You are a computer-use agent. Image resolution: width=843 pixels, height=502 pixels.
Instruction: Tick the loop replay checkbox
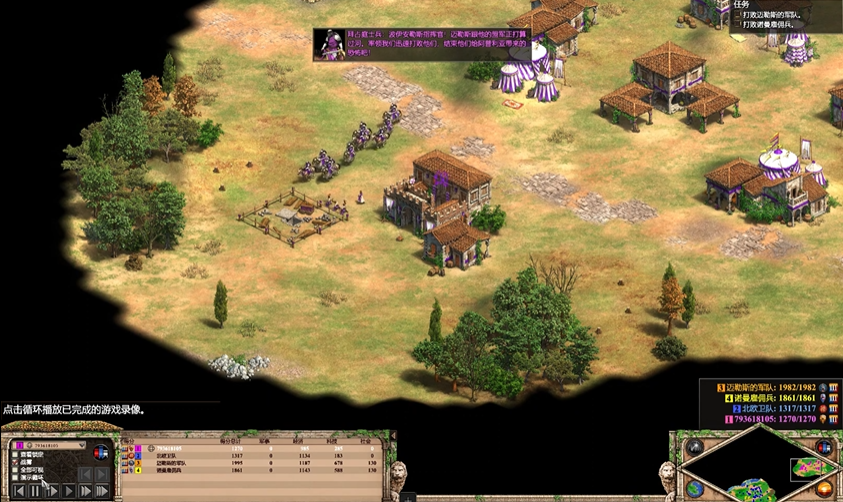coord(14,479)
